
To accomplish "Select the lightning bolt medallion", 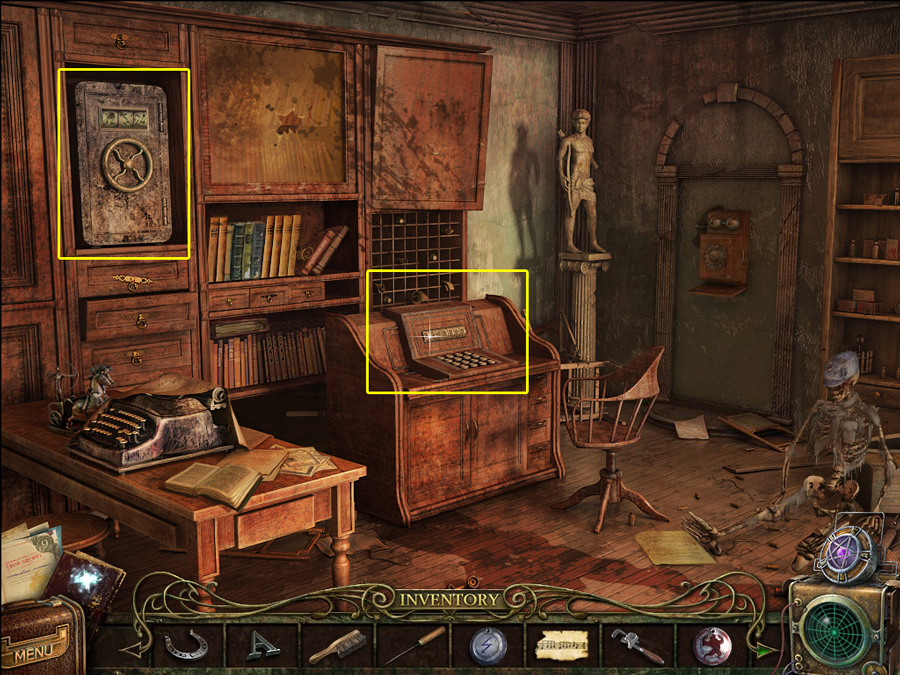I will (488, 645).
